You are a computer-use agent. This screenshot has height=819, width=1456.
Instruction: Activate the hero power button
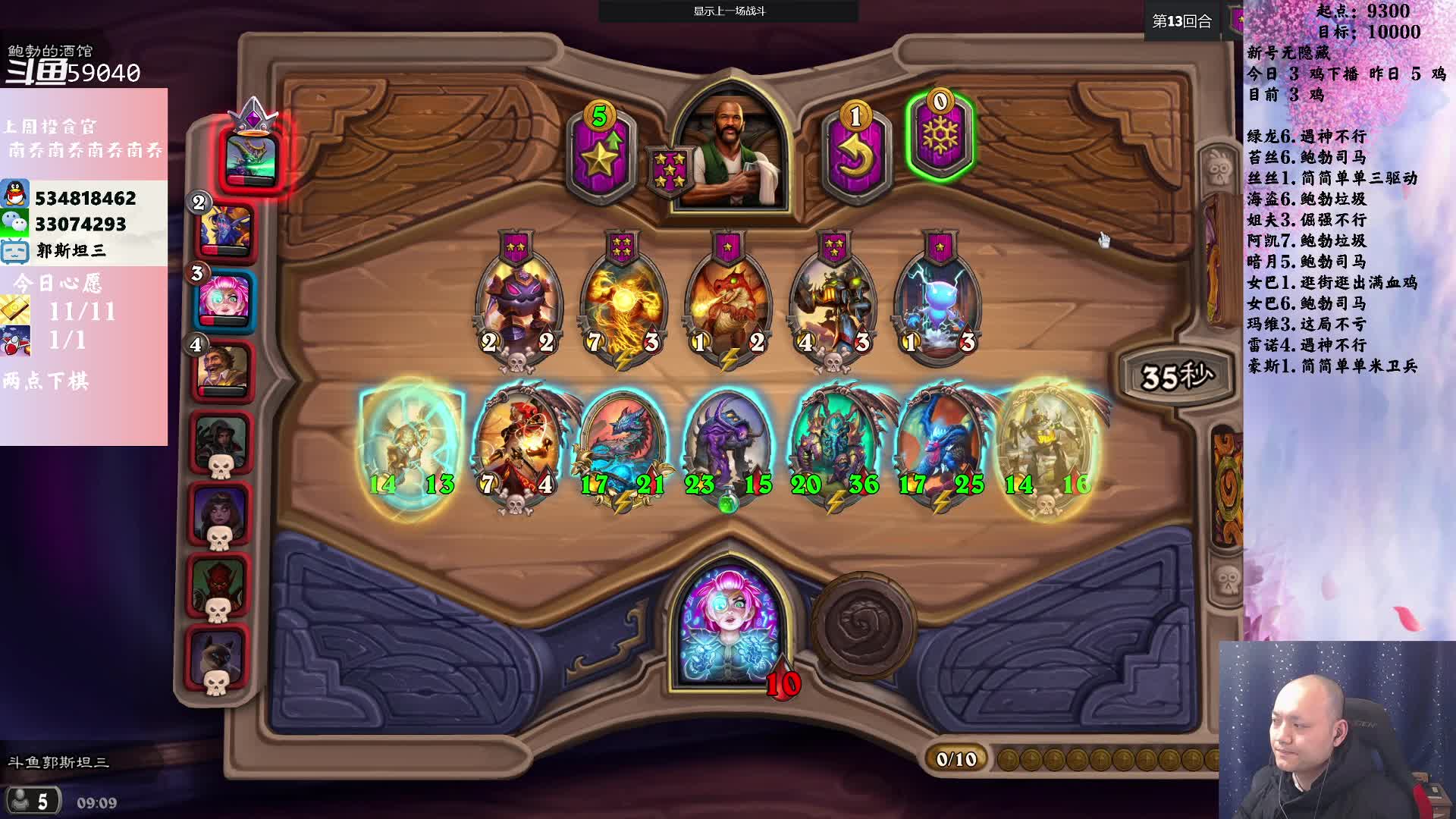pyautogui.click(x=863, y=625)
